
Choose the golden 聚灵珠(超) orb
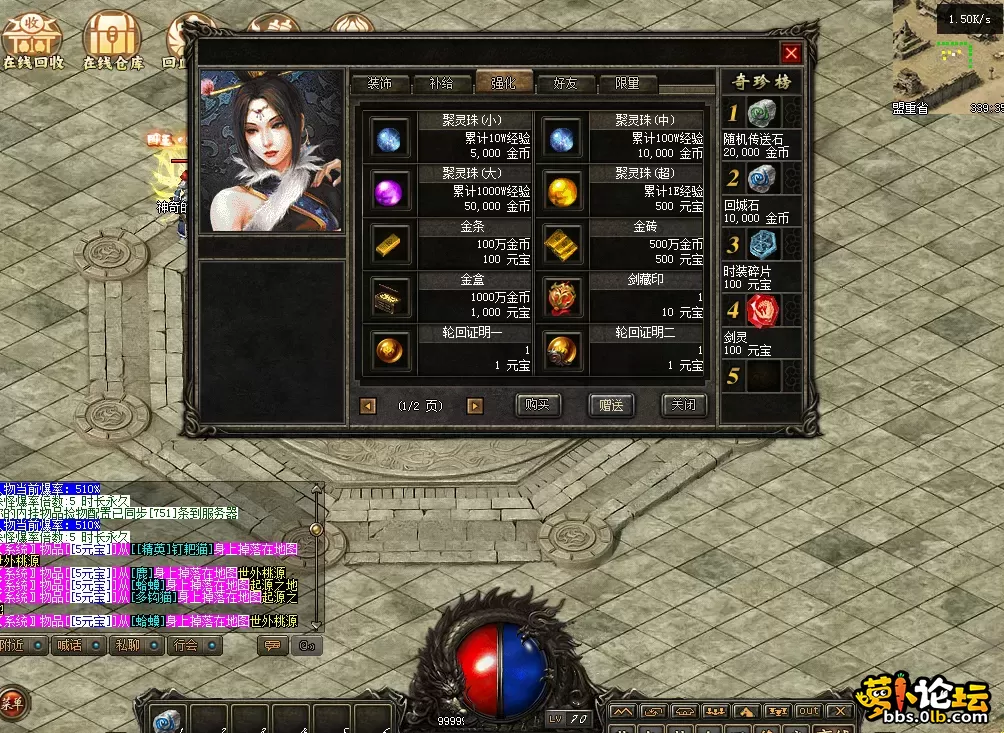(x=562, y=190)
